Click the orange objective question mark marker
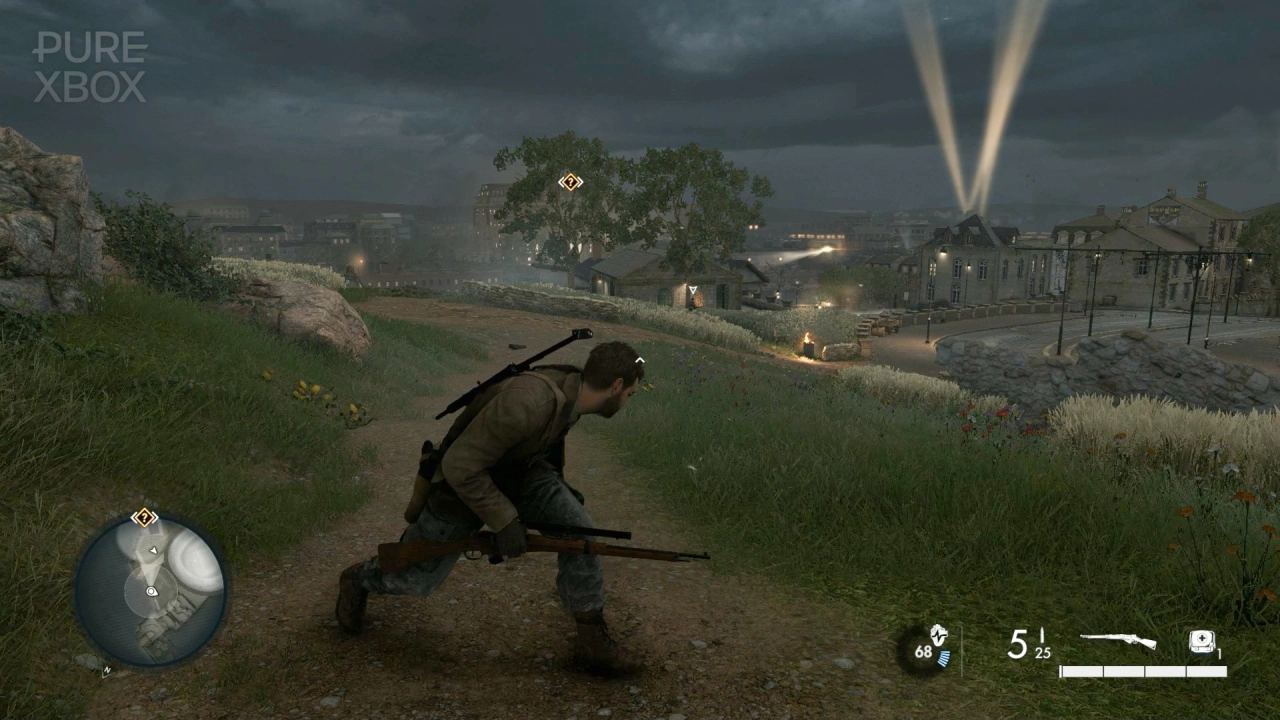The height and width of the screenshot is (720, 1280). point(569,183)
